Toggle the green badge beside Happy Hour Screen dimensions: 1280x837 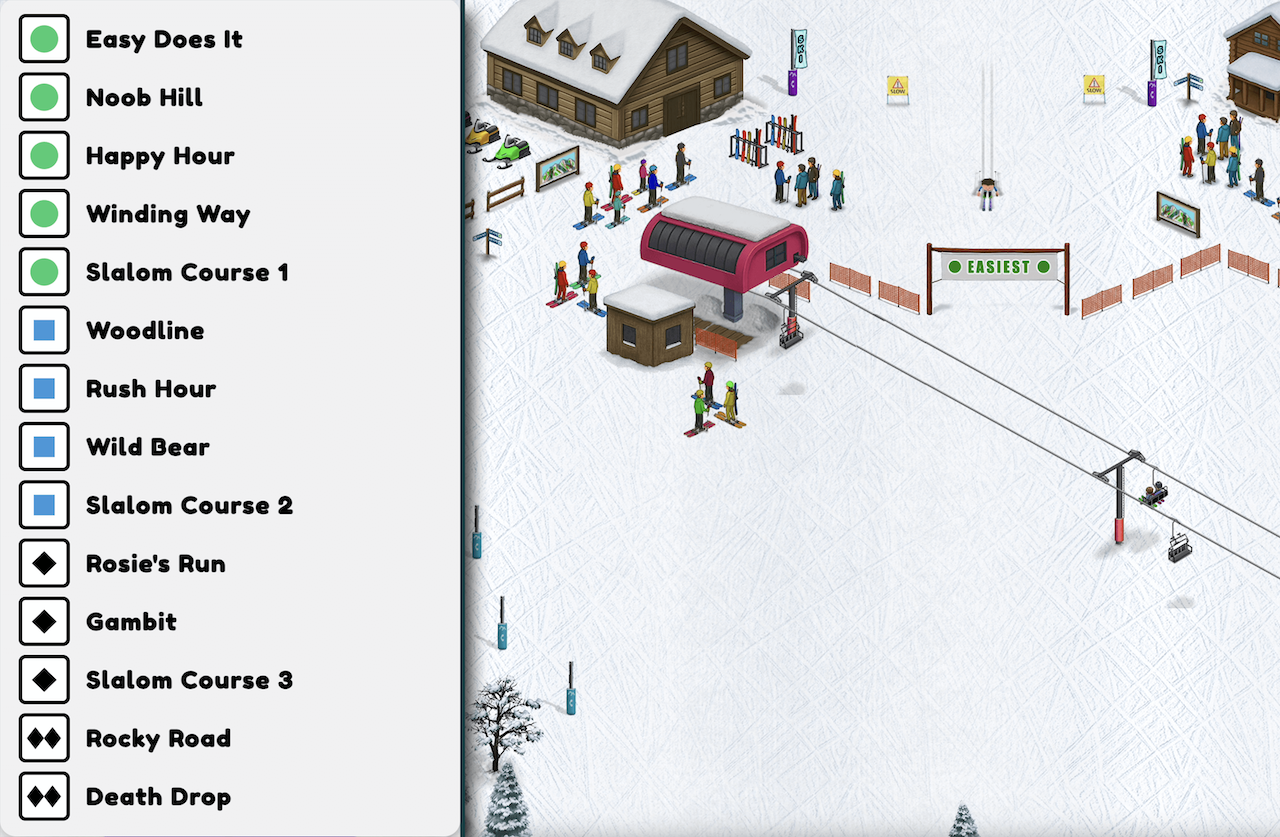pyautogui.click(x=44, y=155)
